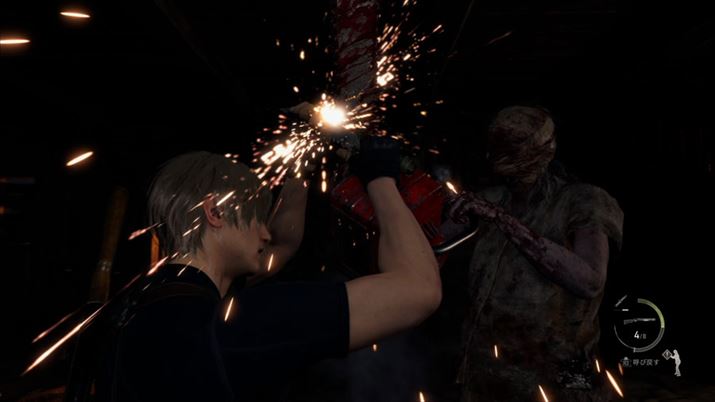The image size is (715, 402).
Task: Click the knife icon in the weapon HUD
Action: pos(622,301)
